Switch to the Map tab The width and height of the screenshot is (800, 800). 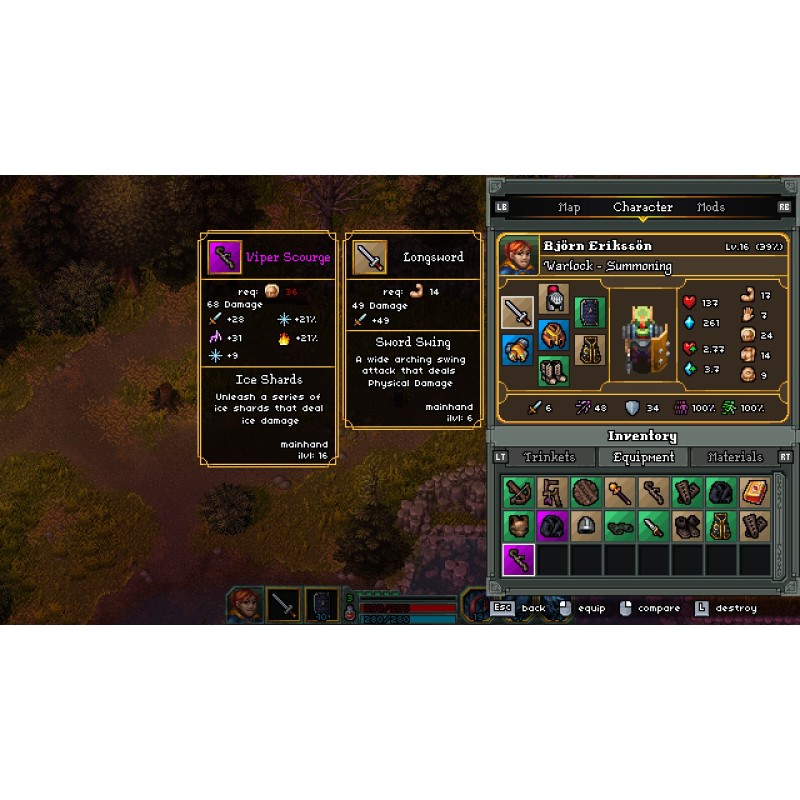point(569,207)
